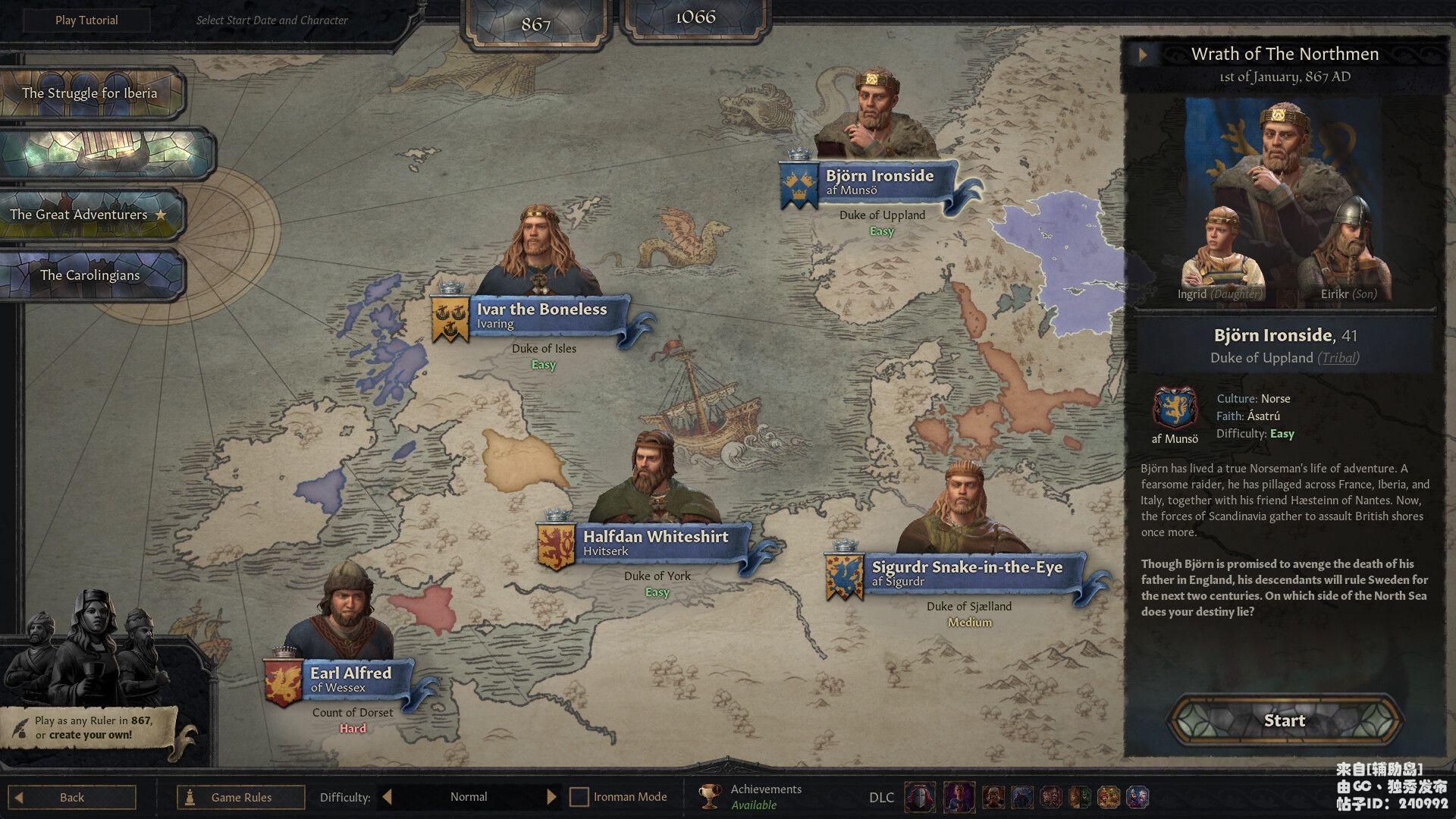Choose The Carolingians bookmark
This screenshot has height=819, width=1456.
click(x=89, y=275)
